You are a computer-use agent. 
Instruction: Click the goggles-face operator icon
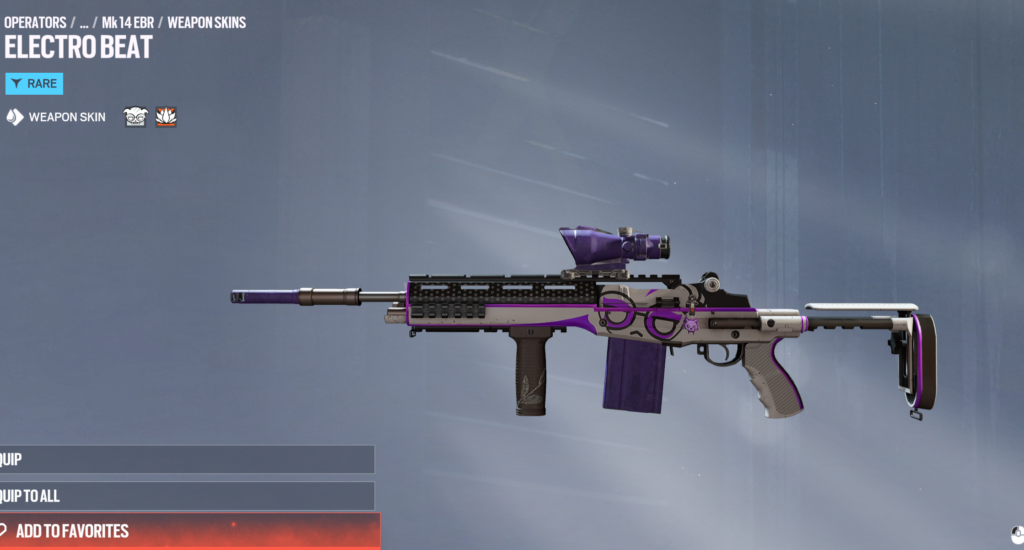[x=135, y=117]
